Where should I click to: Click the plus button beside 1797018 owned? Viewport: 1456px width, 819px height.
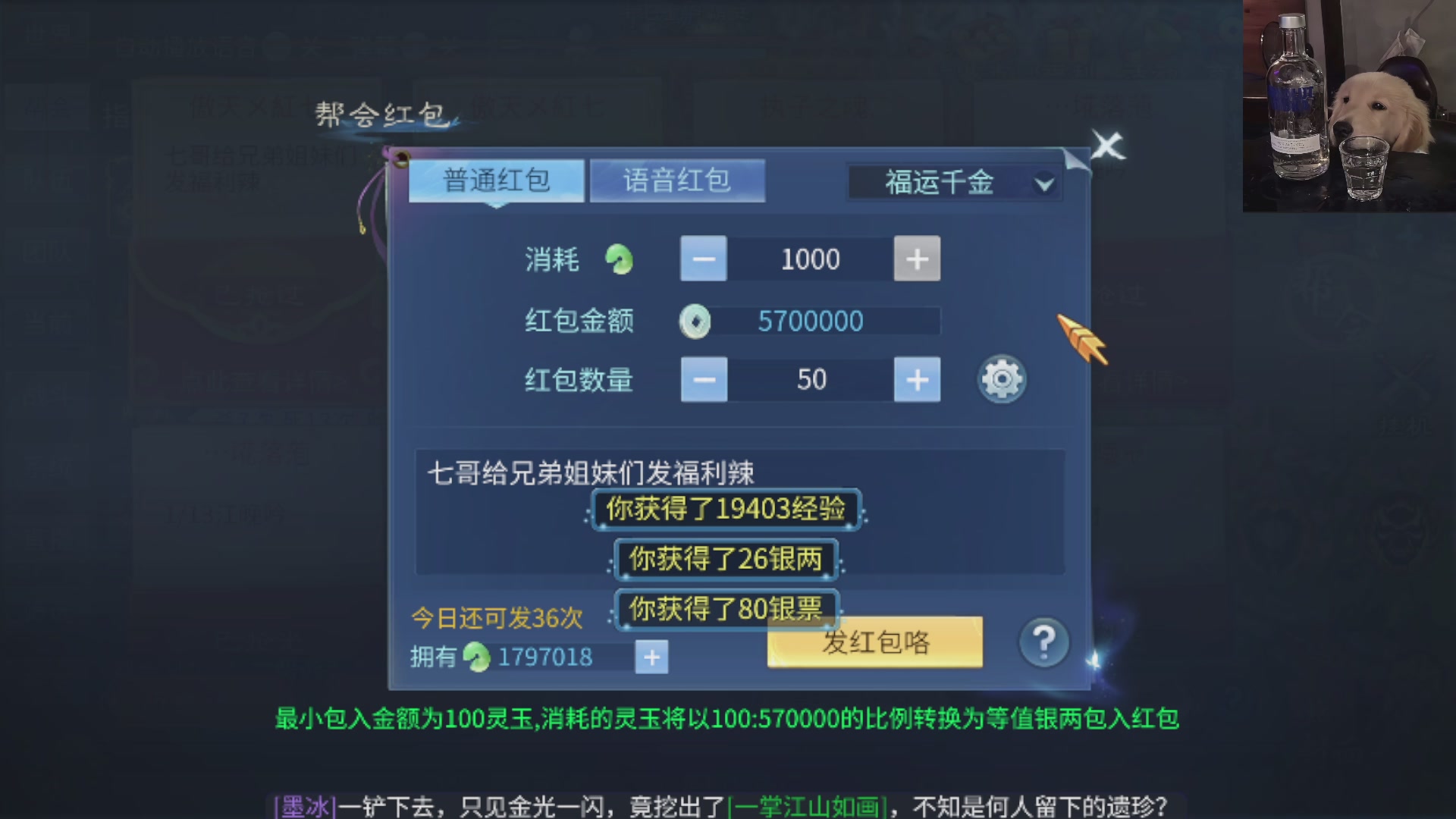[x=651, y=657]
